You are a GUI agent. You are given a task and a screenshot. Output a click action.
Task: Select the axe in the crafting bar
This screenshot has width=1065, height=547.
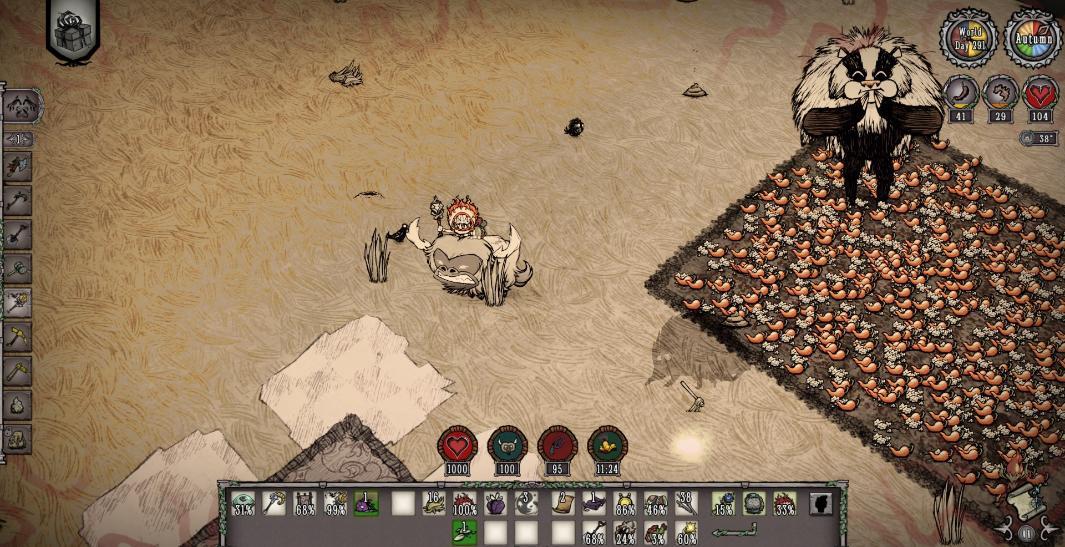pyautogui.click(x=19, y=164)
